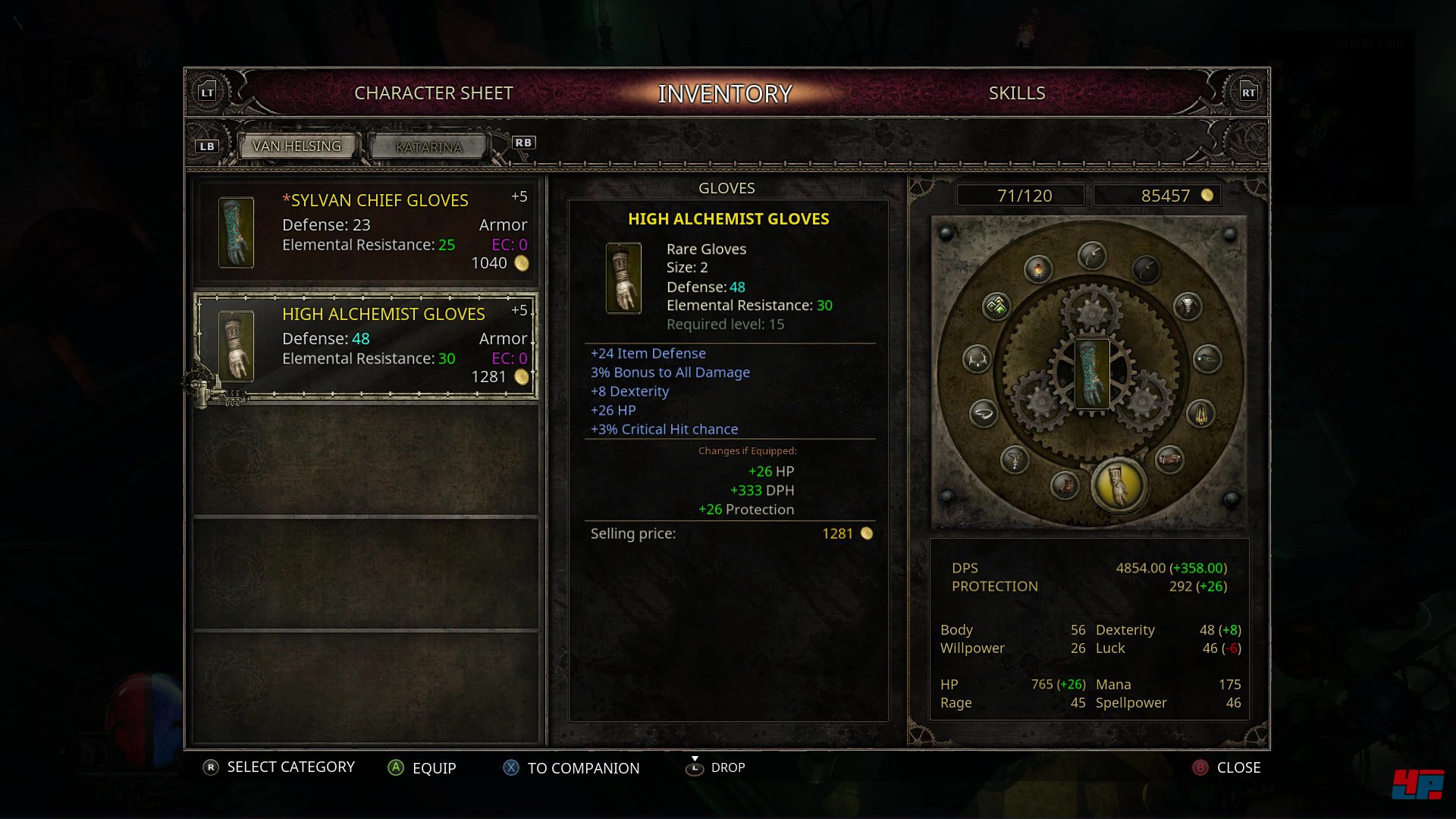Choose the antlers trophy category icon
Image resolution: width=1456 pixels, height=819 pixels.
coord(977,358)
